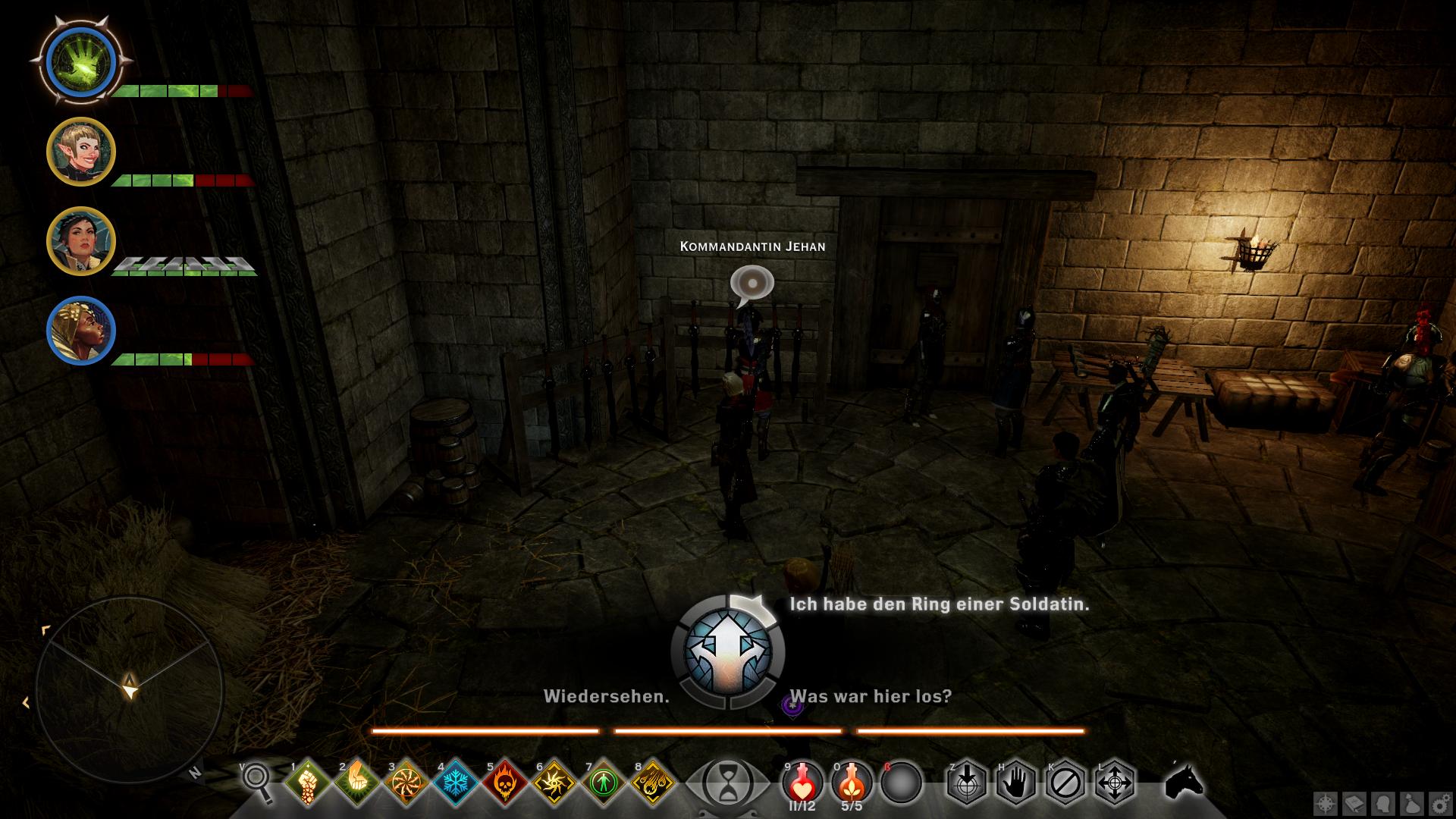Activate the flaming skull ability
Screen dimensions: 1456x819
coord(504,781)
